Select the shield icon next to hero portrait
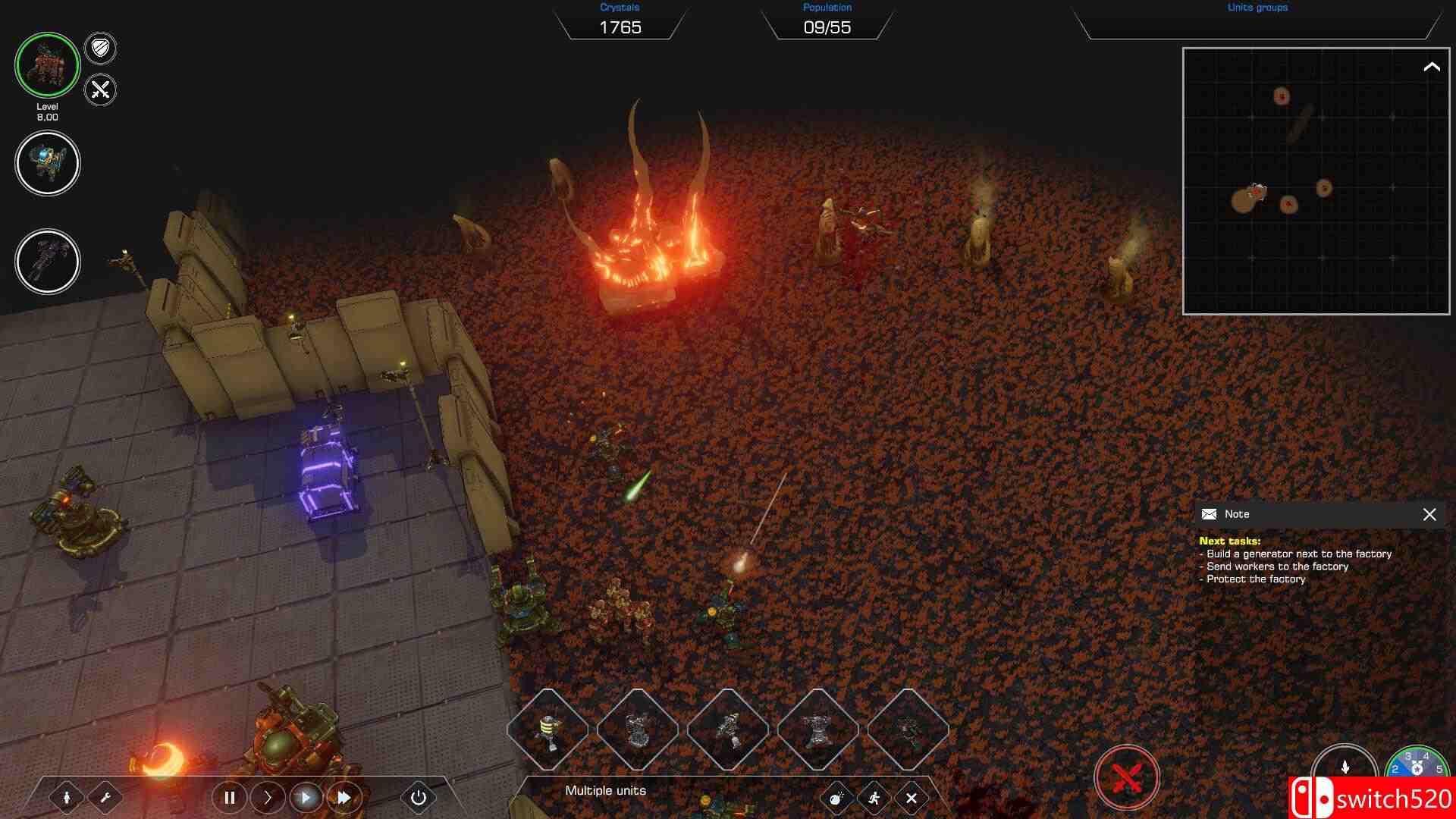Screen dimensions: 1456x819 click(x=99, y=49)
